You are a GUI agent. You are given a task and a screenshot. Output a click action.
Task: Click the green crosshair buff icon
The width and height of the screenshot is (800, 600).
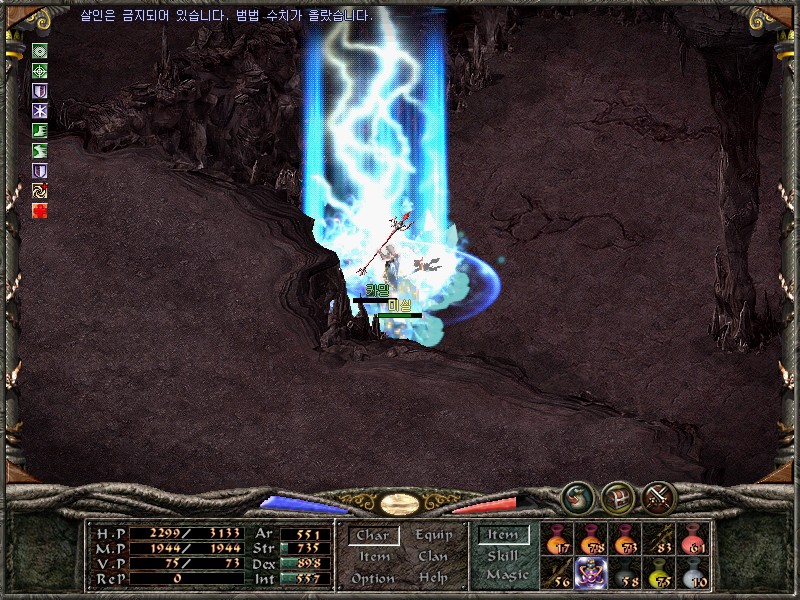[x=40, y=71]
